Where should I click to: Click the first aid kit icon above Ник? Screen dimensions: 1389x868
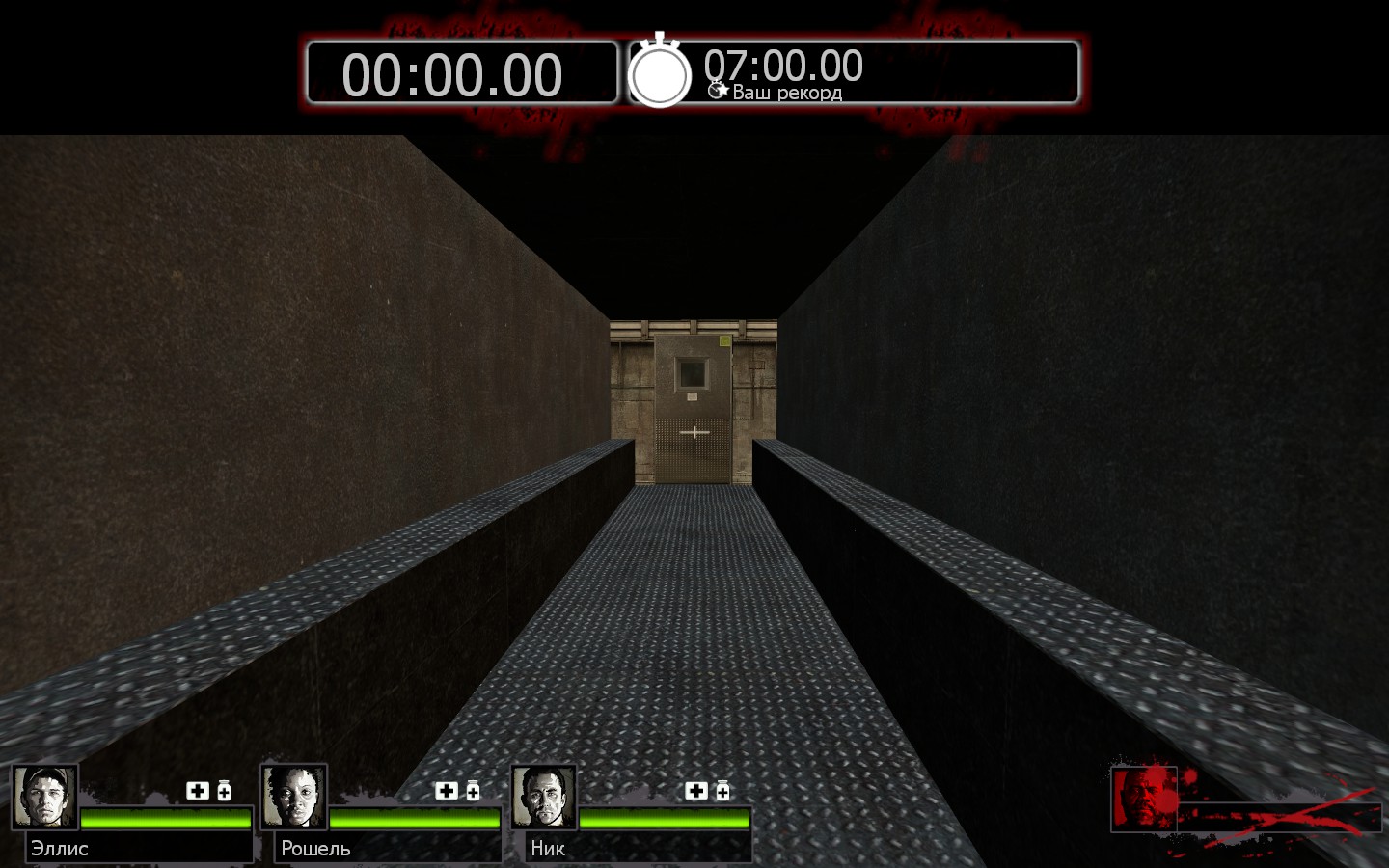click(x=696, y=791)
